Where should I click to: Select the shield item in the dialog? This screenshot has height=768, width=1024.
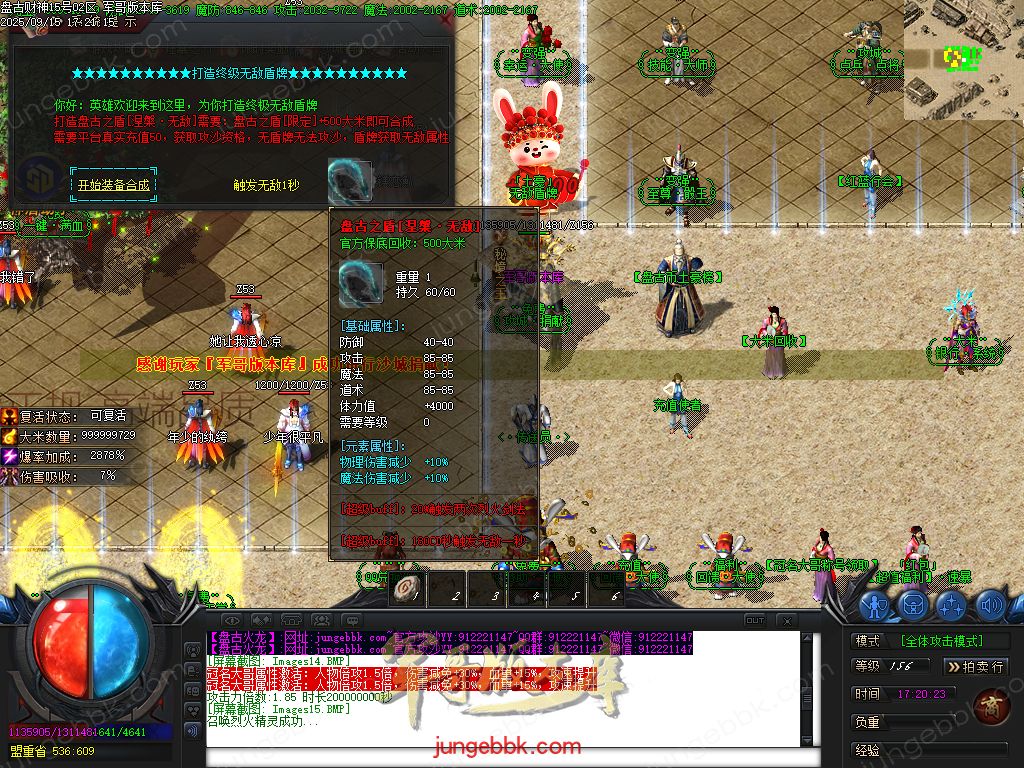tap(349, 181)
